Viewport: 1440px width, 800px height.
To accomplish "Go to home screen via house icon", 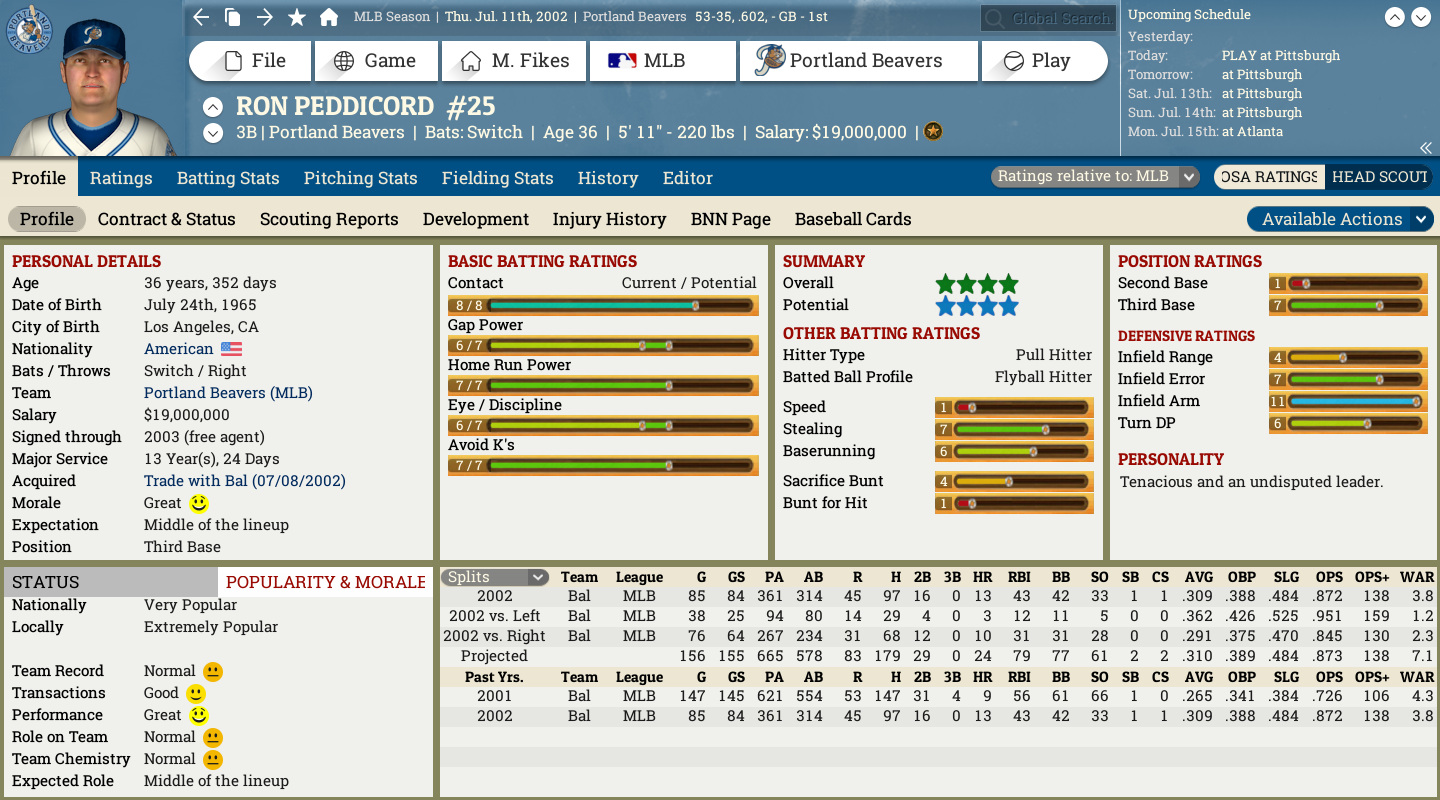I will coord(328,17).
